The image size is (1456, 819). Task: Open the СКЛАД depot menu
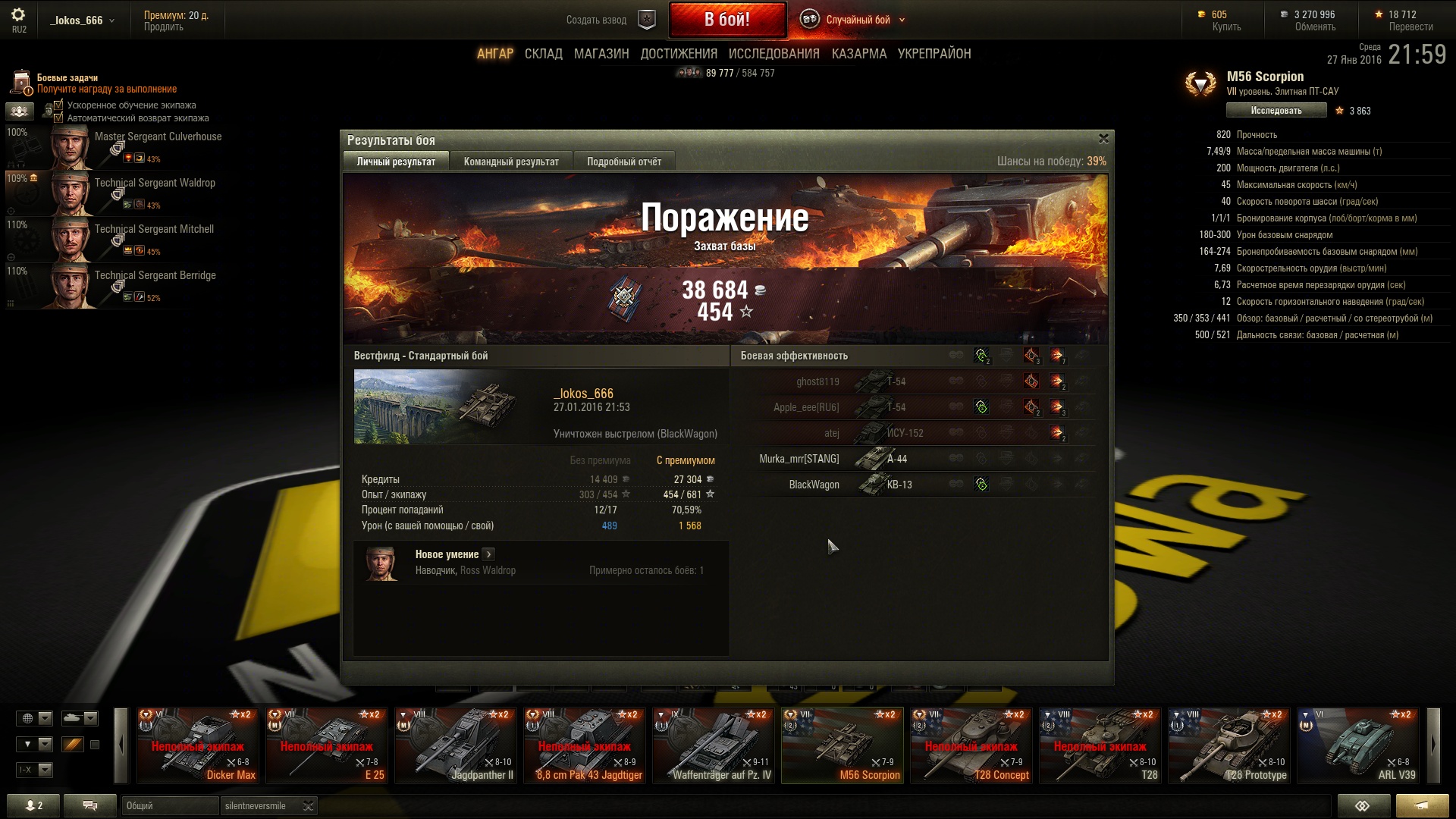[543, 54]
